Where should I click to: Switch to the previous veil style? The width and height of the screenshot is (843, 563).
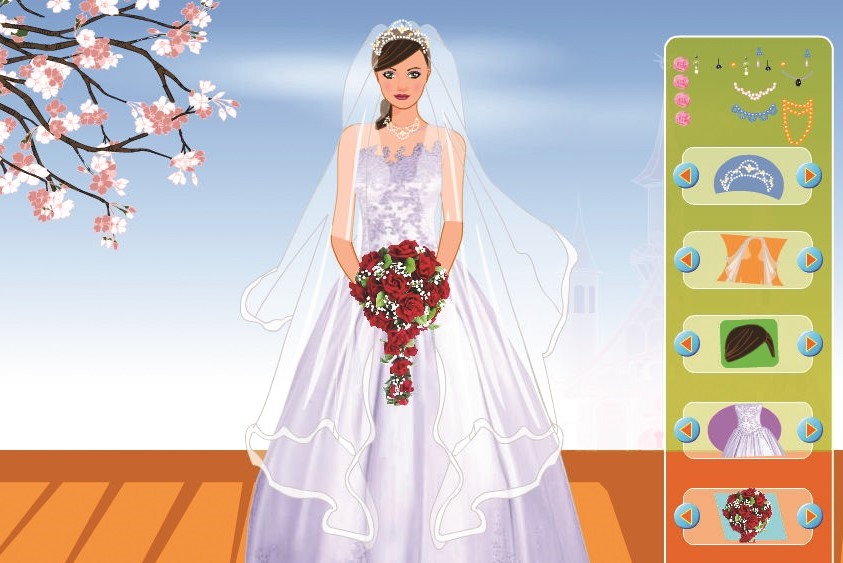click(687, 260)
